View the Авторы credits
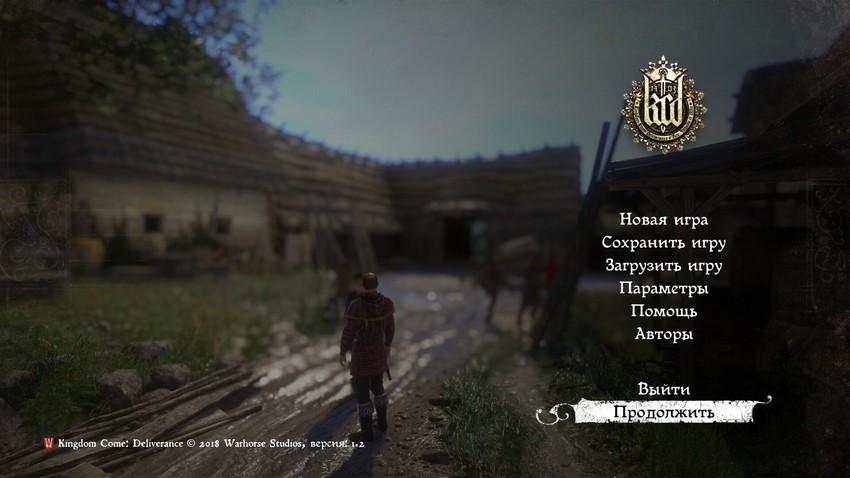 pyautogui.click(x=664, y=335)
